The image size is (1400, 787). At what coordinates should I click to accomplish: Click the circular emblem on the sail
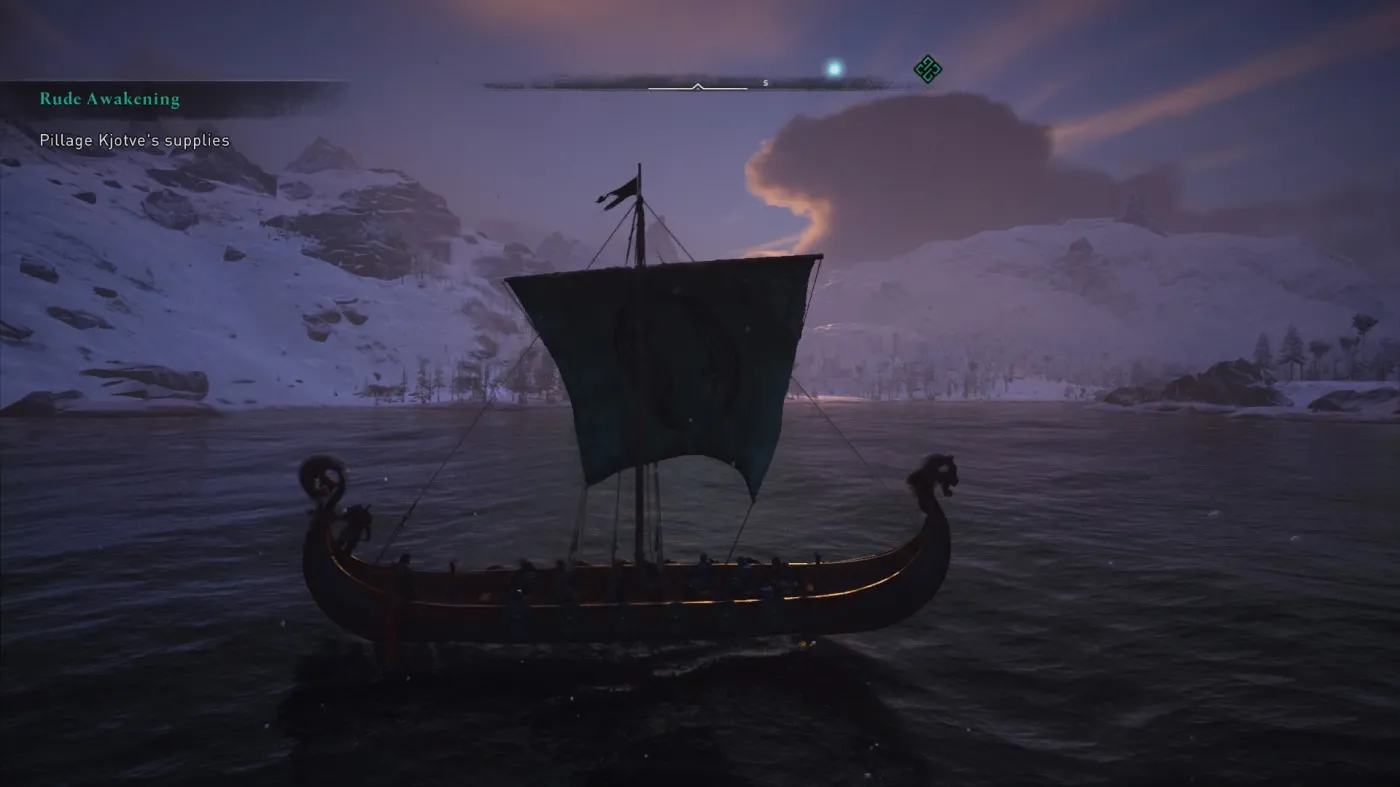675,355
